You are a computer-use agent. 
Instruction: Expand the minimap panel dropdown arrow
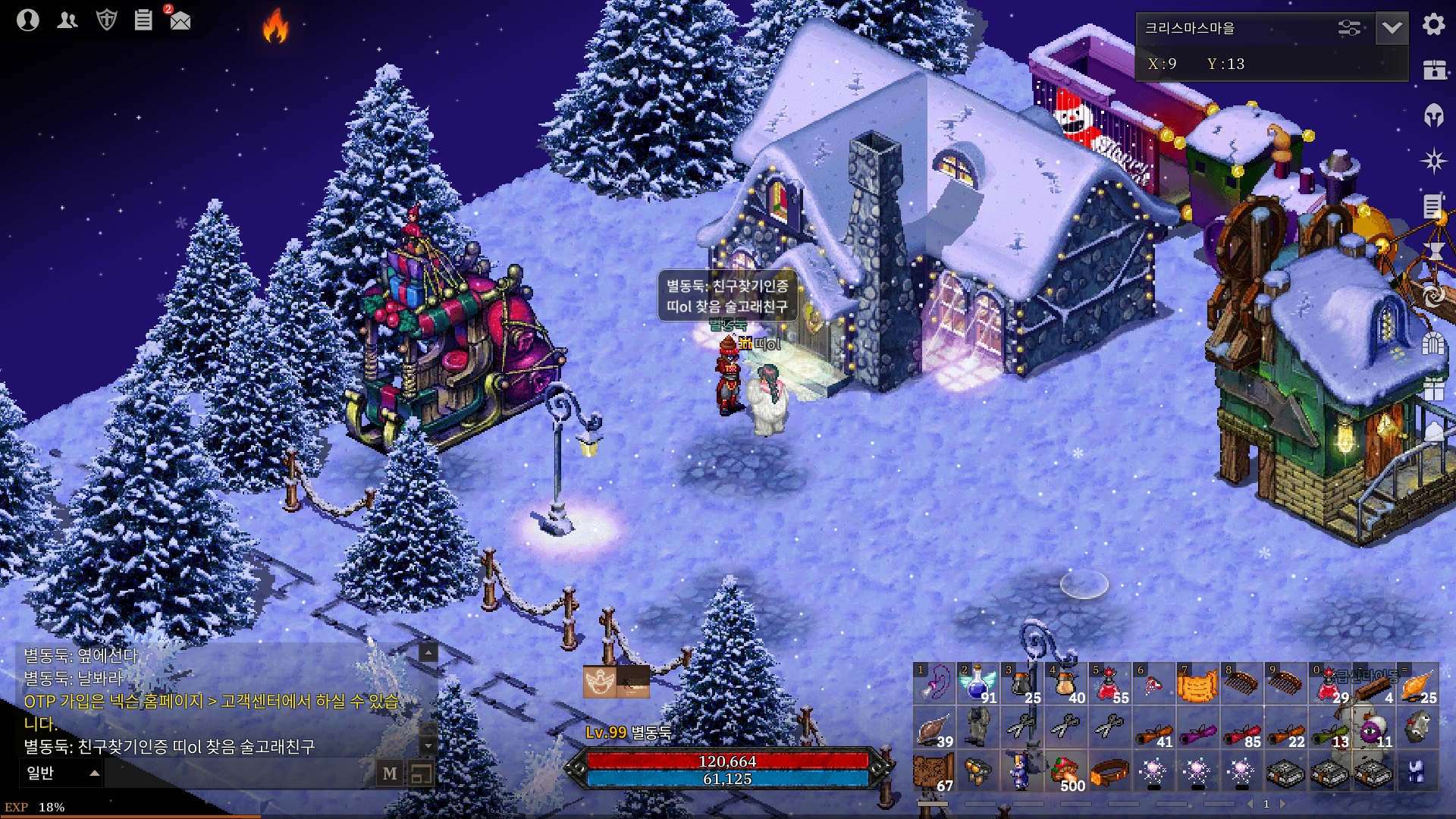(1392, 29)
